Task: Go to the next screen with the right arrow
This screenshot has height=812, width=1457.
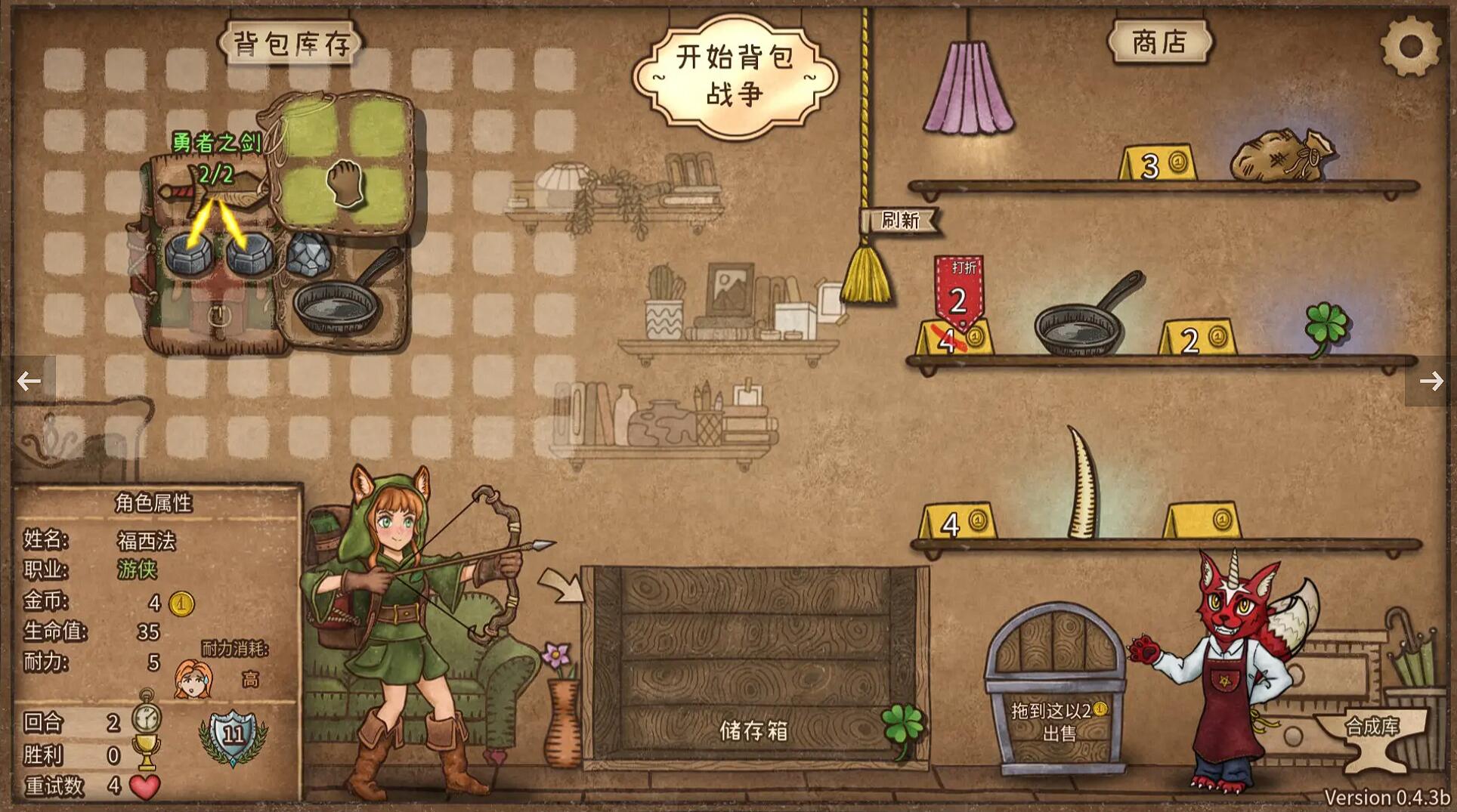Action: pyautogui.click(x=1430, y=381)
